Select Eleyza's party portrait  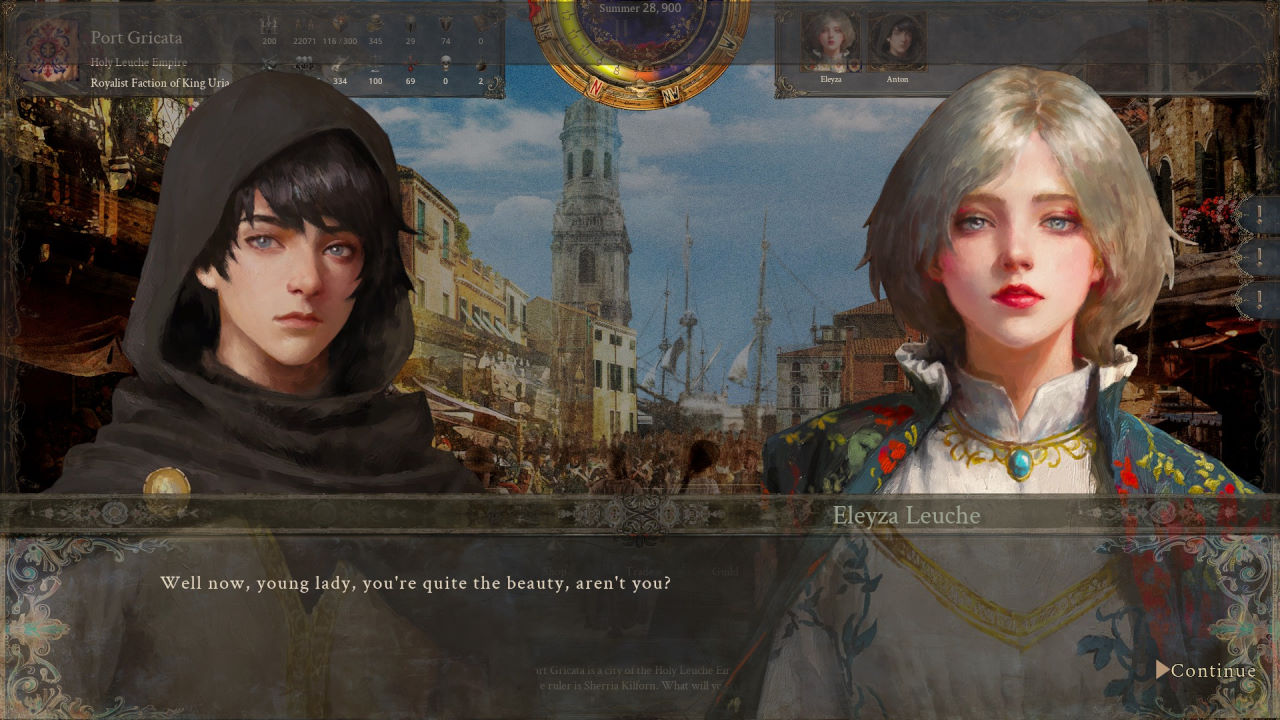830,41
